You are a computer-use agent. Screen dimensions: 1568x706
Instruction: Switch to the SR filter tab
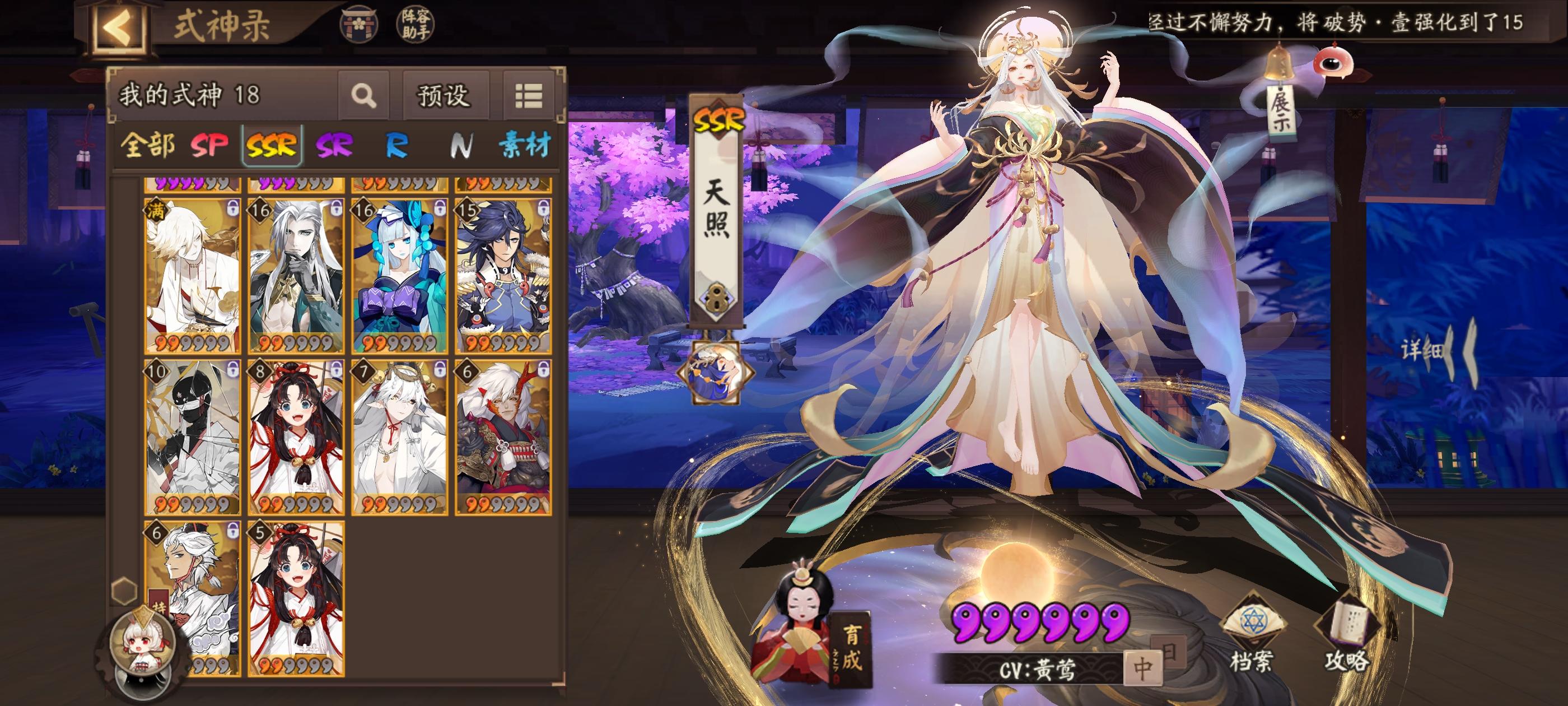pyautogui.click(x=335, y=146)
